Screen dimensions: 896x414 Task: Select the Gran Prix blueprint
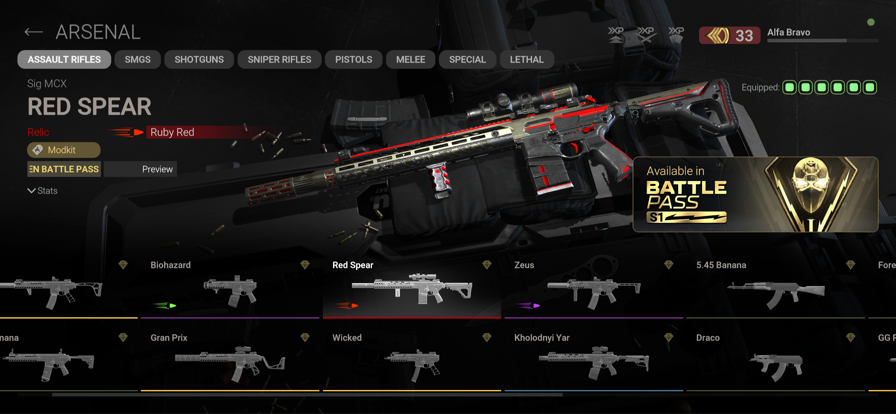click(x=230, y=362)
